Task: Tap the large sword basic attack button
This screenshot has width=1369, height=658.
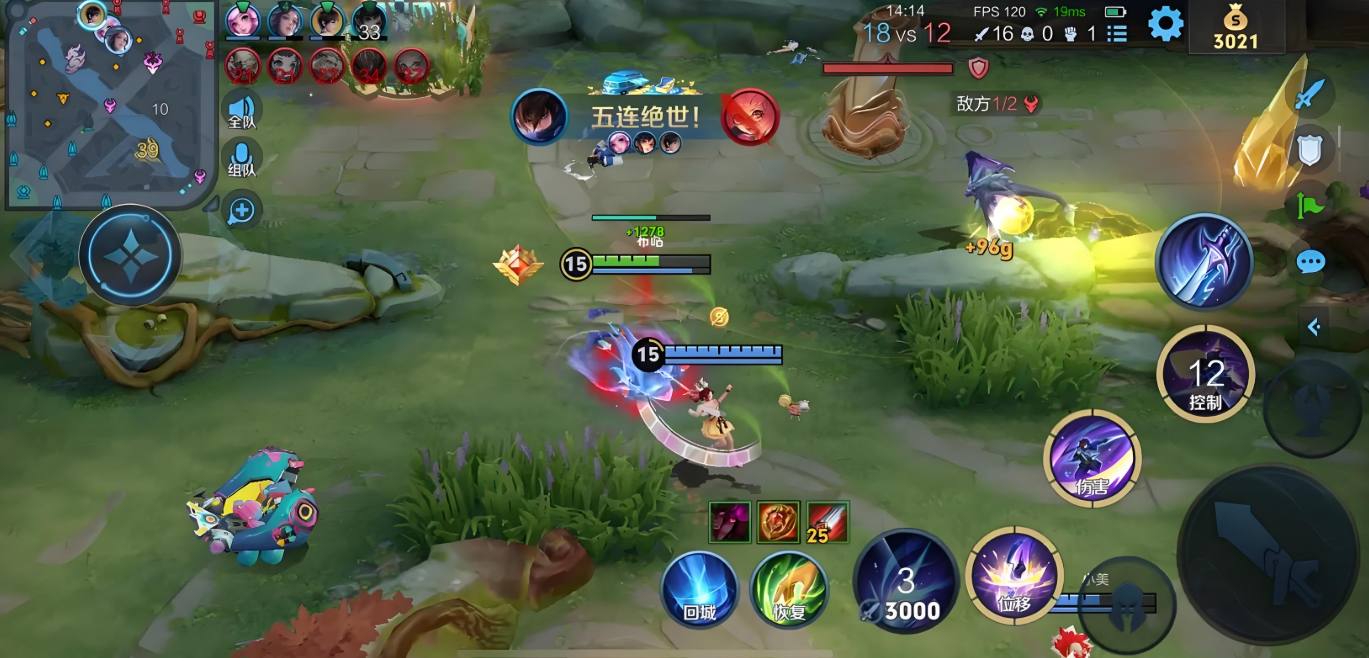Action: coord(1269,555)
